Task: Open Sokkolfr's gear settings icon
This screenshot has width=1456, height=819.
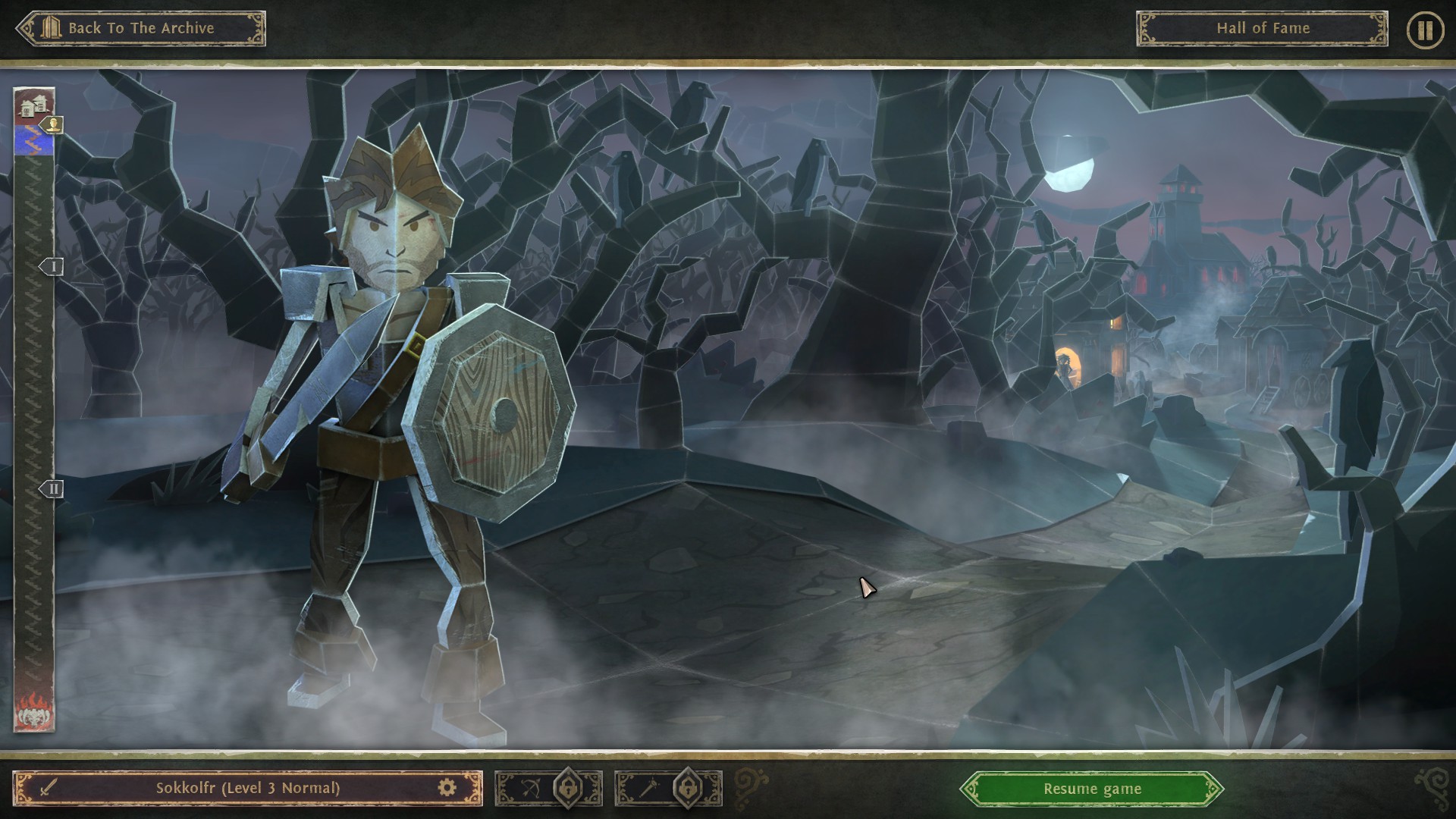Action: 447,788
